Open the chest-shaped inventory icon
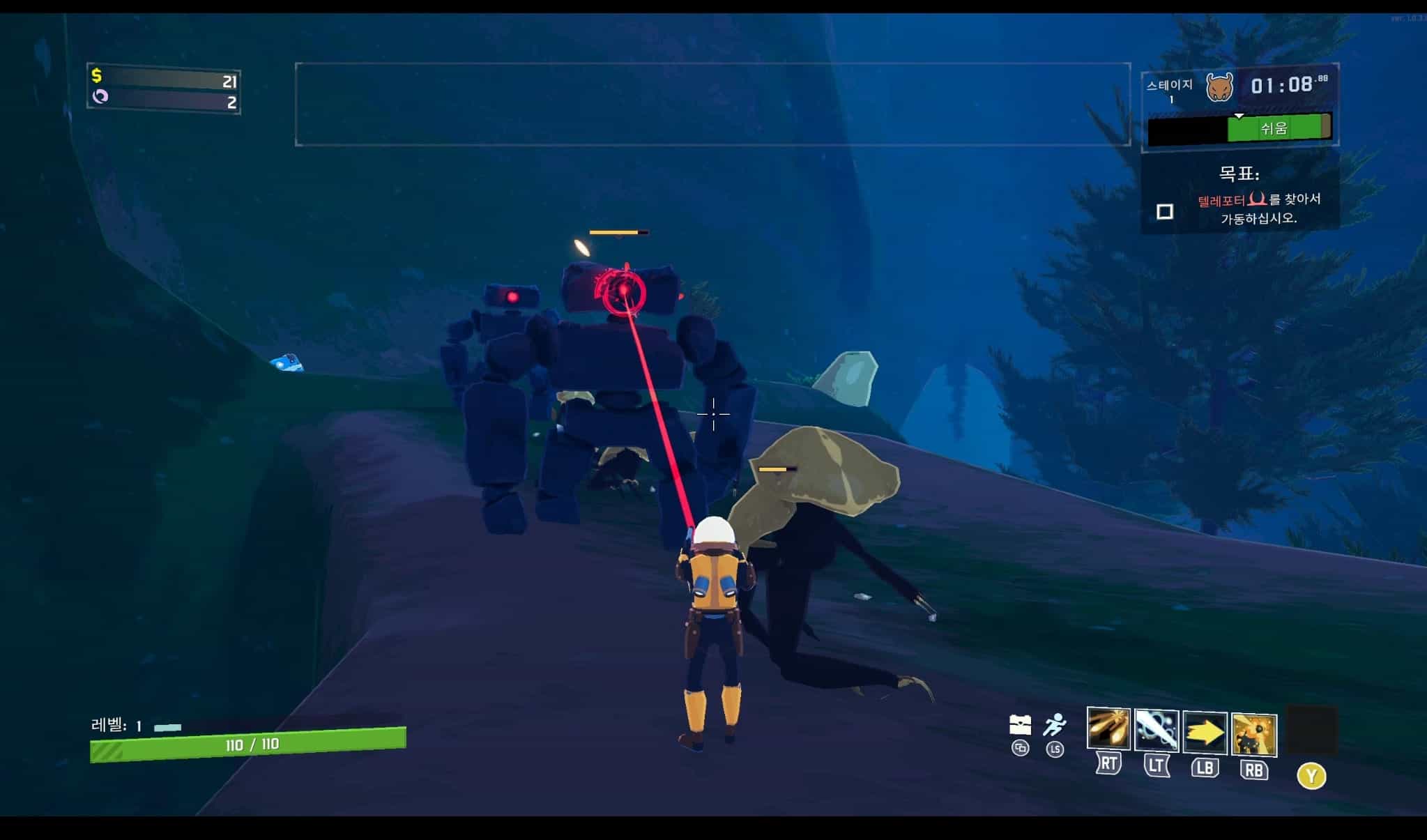 pyautogui.click(x=1020, y=725)
